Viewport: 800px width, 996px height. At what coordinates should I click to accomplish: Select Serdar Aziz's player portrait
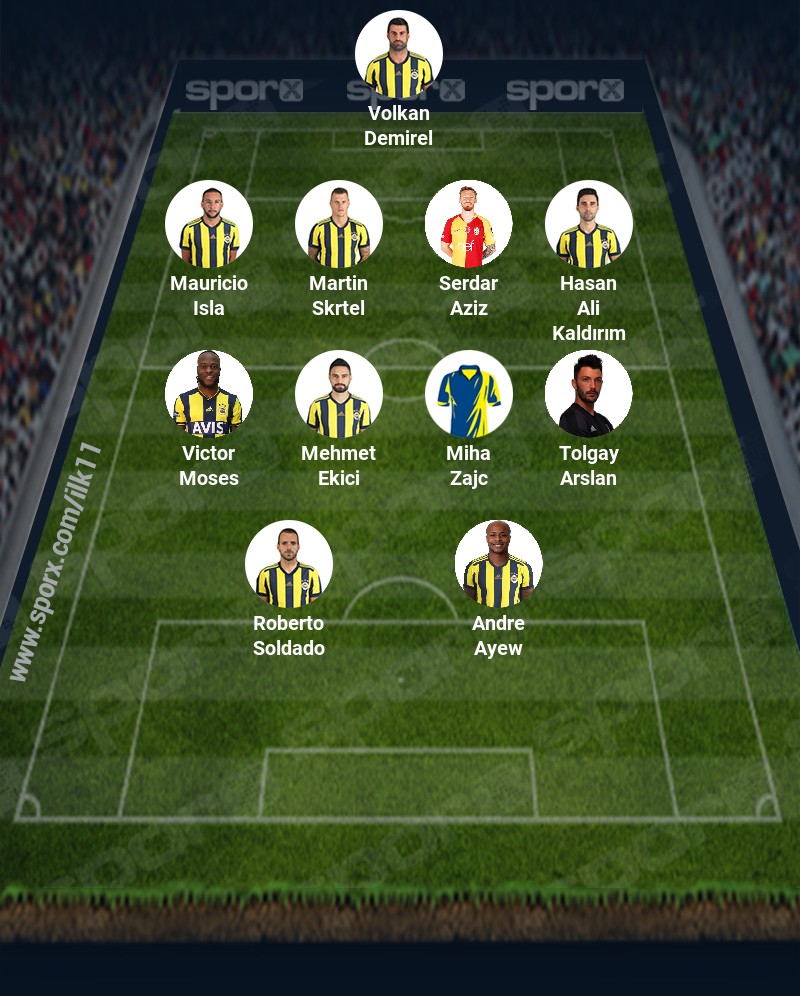coord(469,225)
